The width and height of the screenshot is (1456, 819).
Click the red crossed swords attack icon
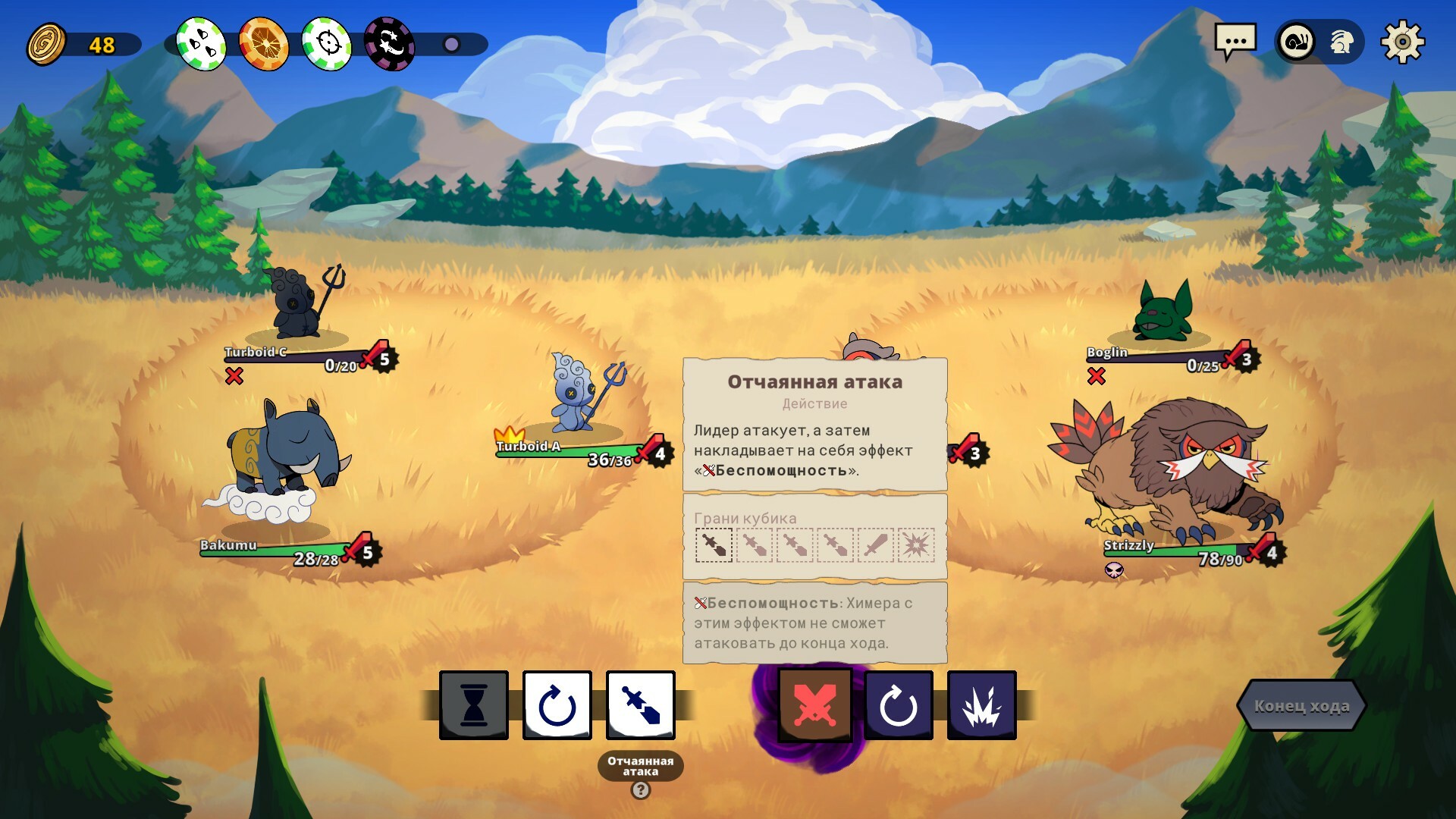(x=814, y=704)
